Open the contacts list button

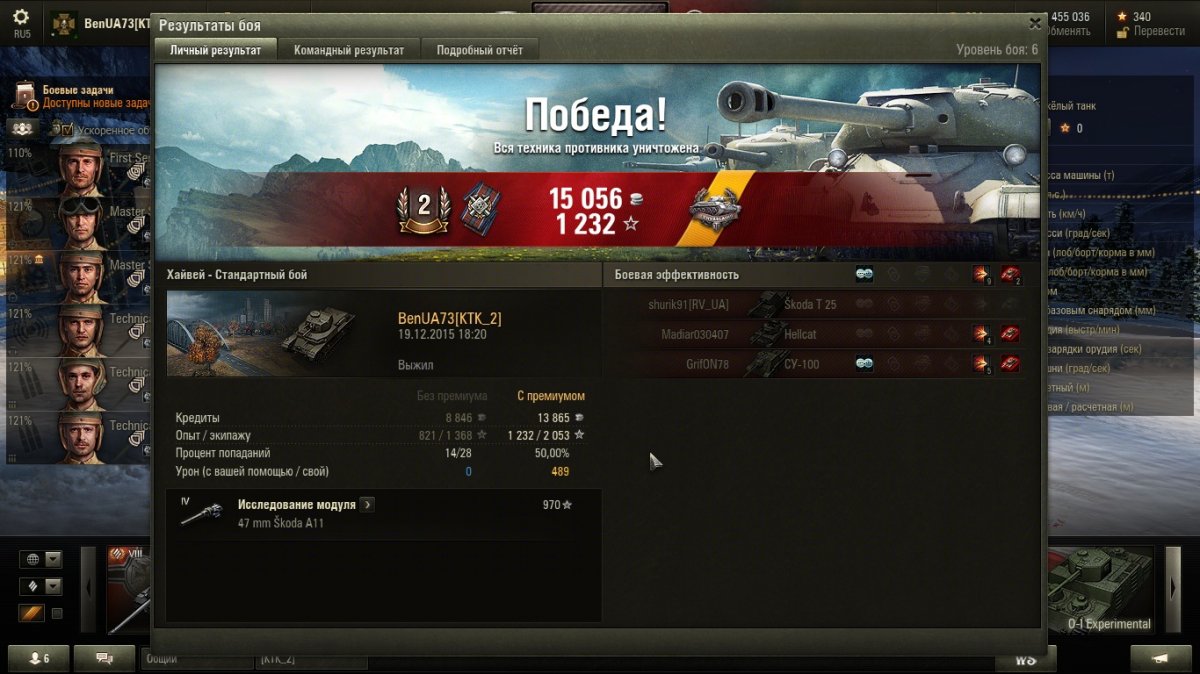[x=40, y=659]
